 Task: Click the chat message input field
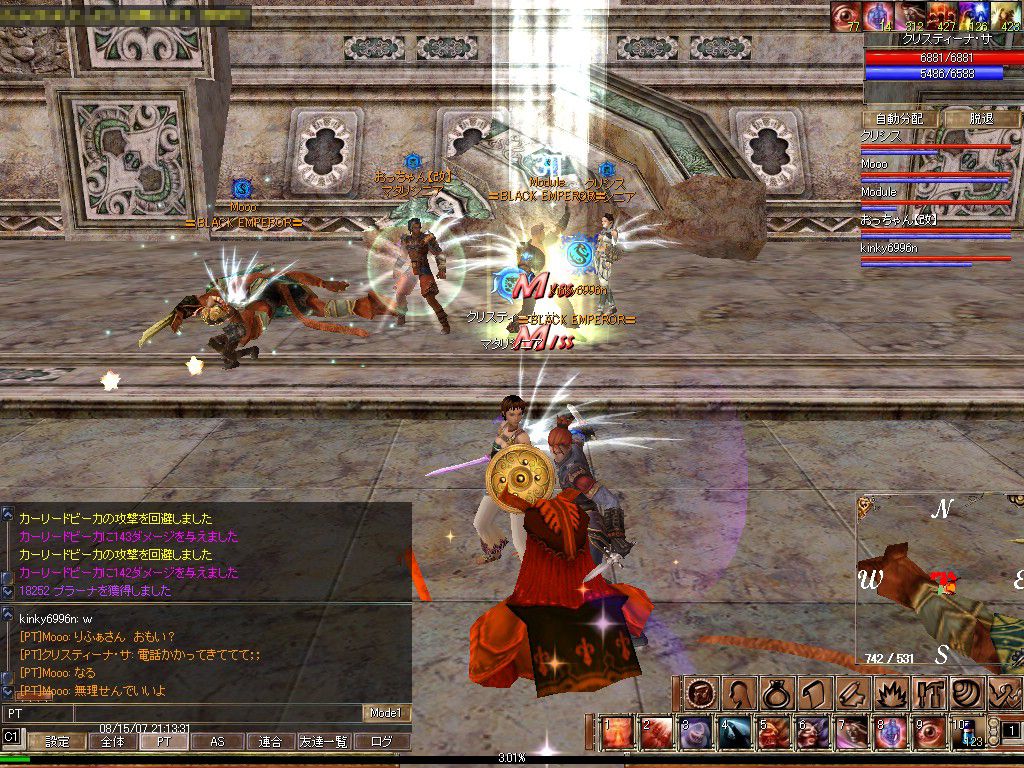tap(180, 713)
